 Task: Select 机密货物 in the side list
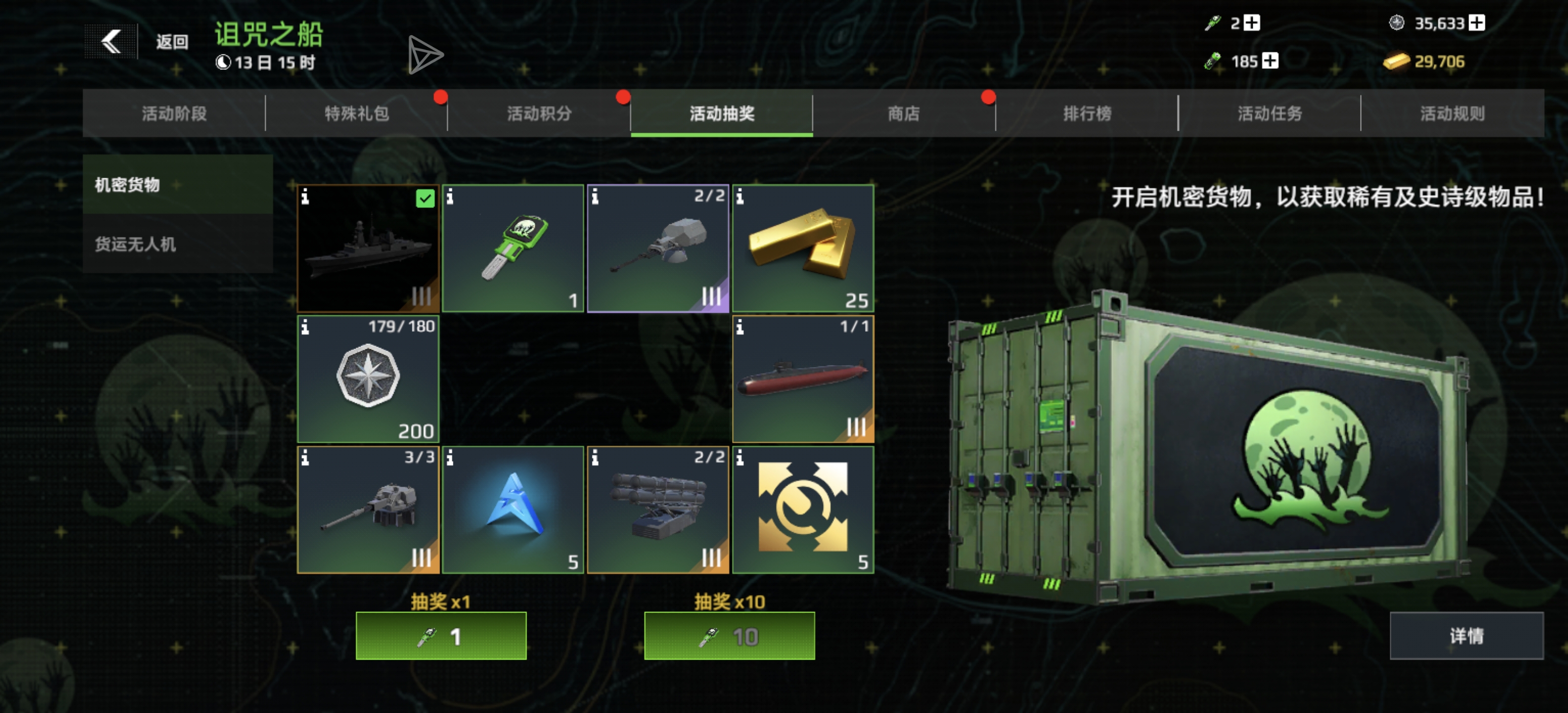178,185
